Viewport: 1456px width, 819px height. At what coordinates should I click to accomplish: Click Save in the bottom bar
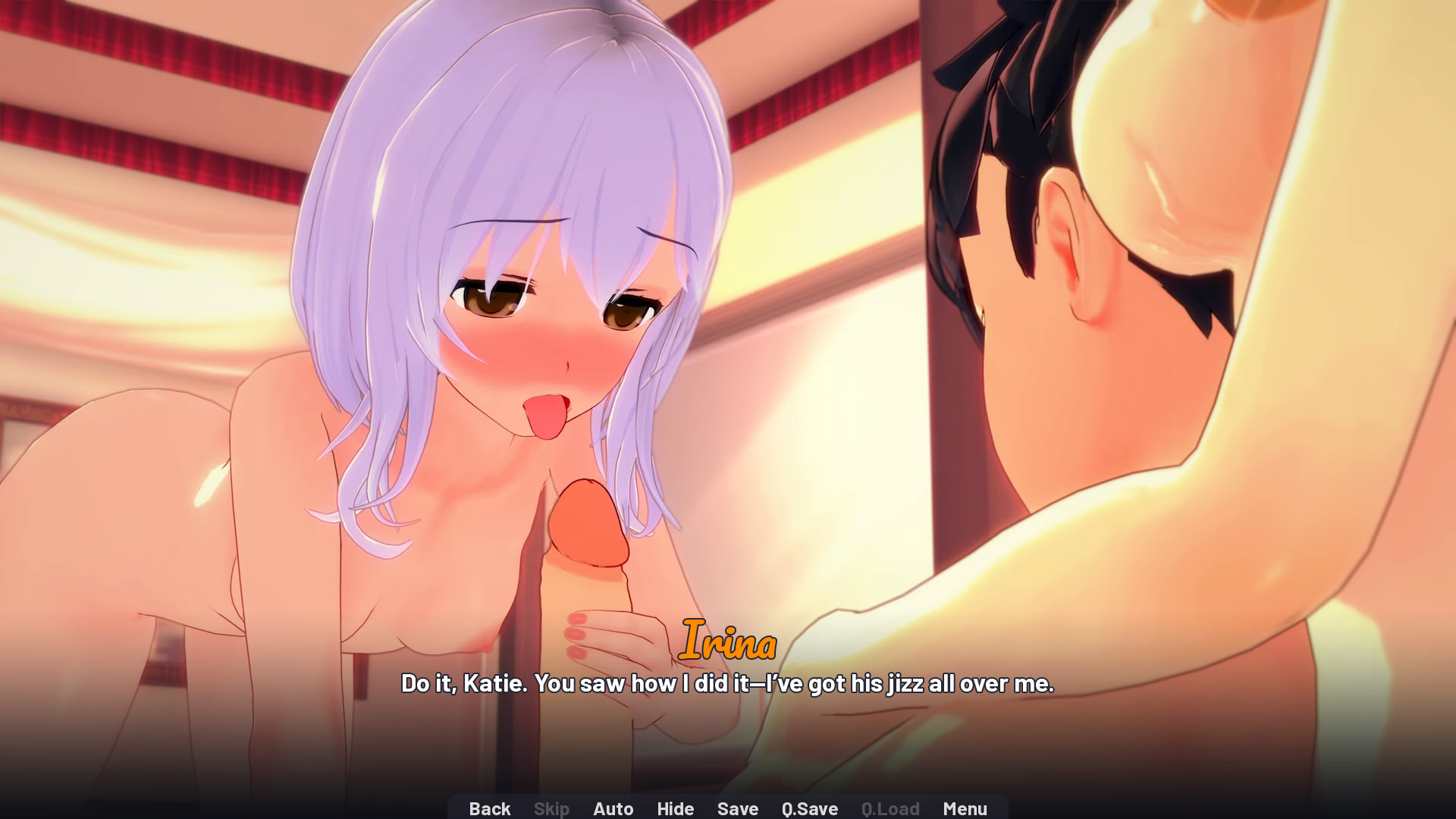[737, 808]
